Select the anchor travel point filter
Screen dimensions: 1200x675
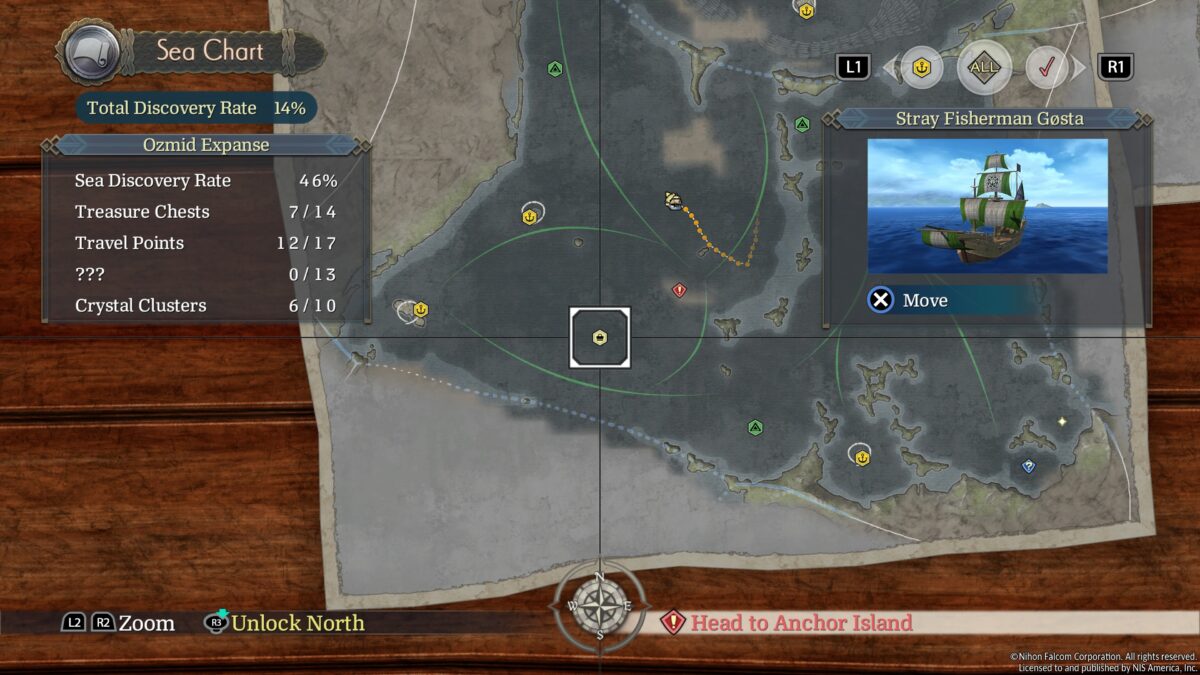click(x=921, y=68)
